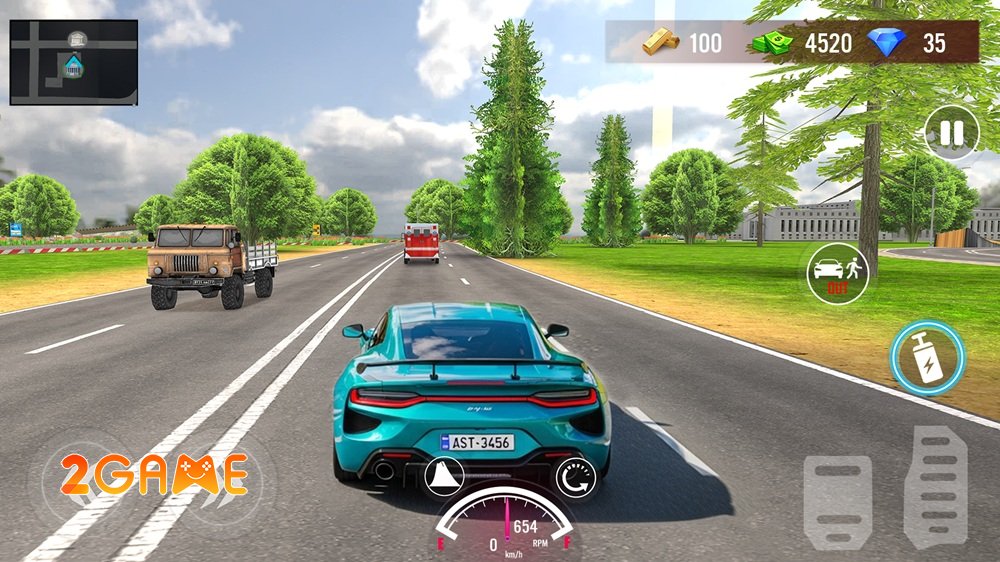The height and width of the screenshot is (562, 1000).
Task: Step on the gas pedal
Action: point(935,484)
